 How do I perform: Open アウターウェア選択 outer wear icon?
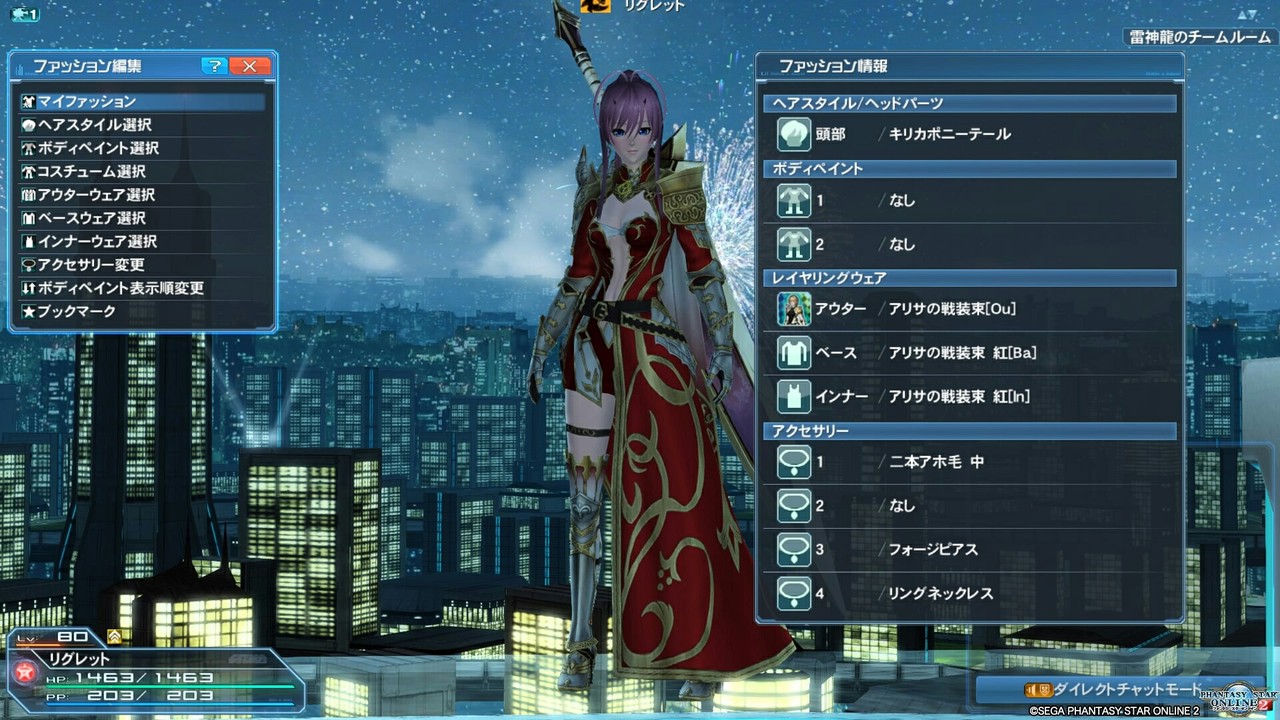[x=30, y=194]
